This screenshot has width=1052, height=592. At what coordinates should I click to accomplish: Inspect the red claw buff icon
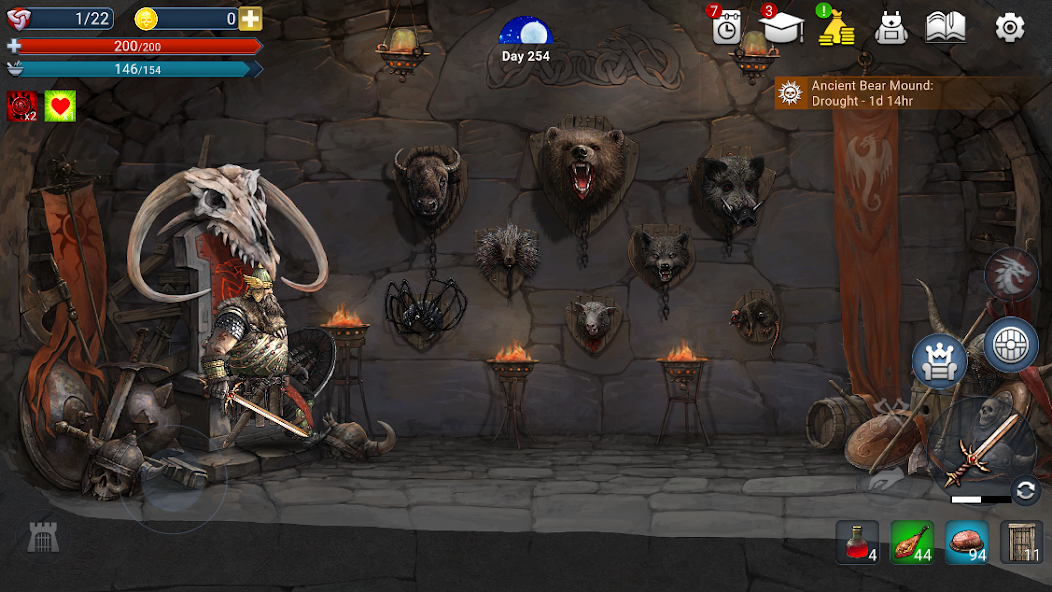pyautogui.click(x=23, y=106)
